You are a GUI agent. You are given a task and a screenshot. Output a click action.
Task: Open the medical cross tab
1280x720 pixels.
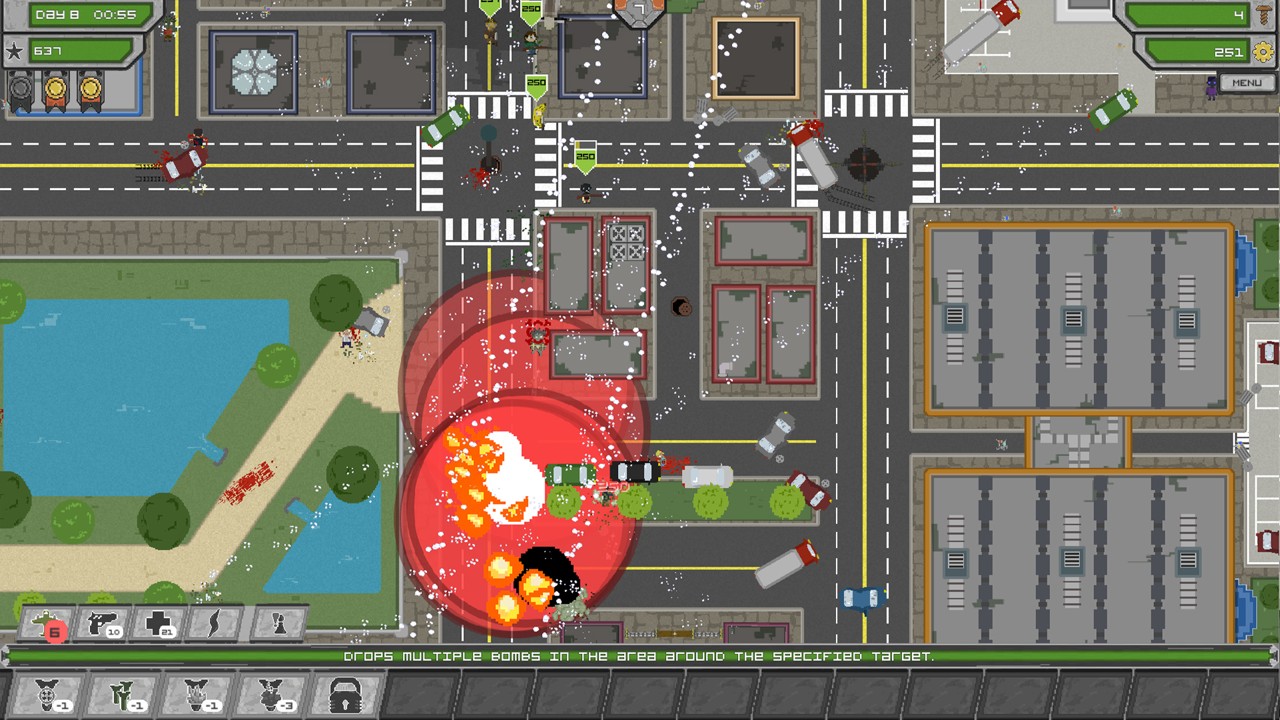click(x=158, y=624)
